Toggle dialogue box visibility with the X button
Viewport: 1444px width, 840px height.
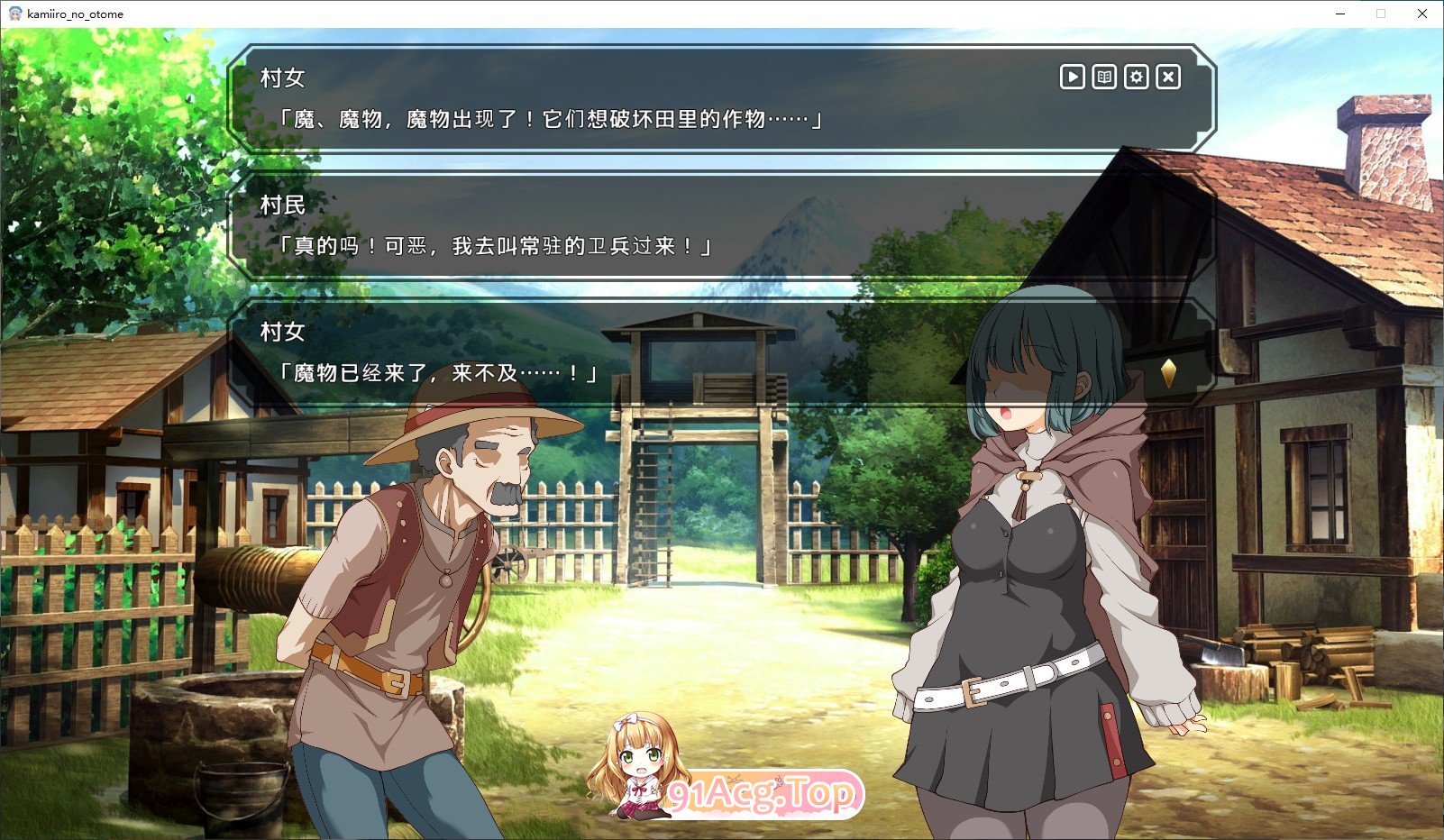[1168, 77]
